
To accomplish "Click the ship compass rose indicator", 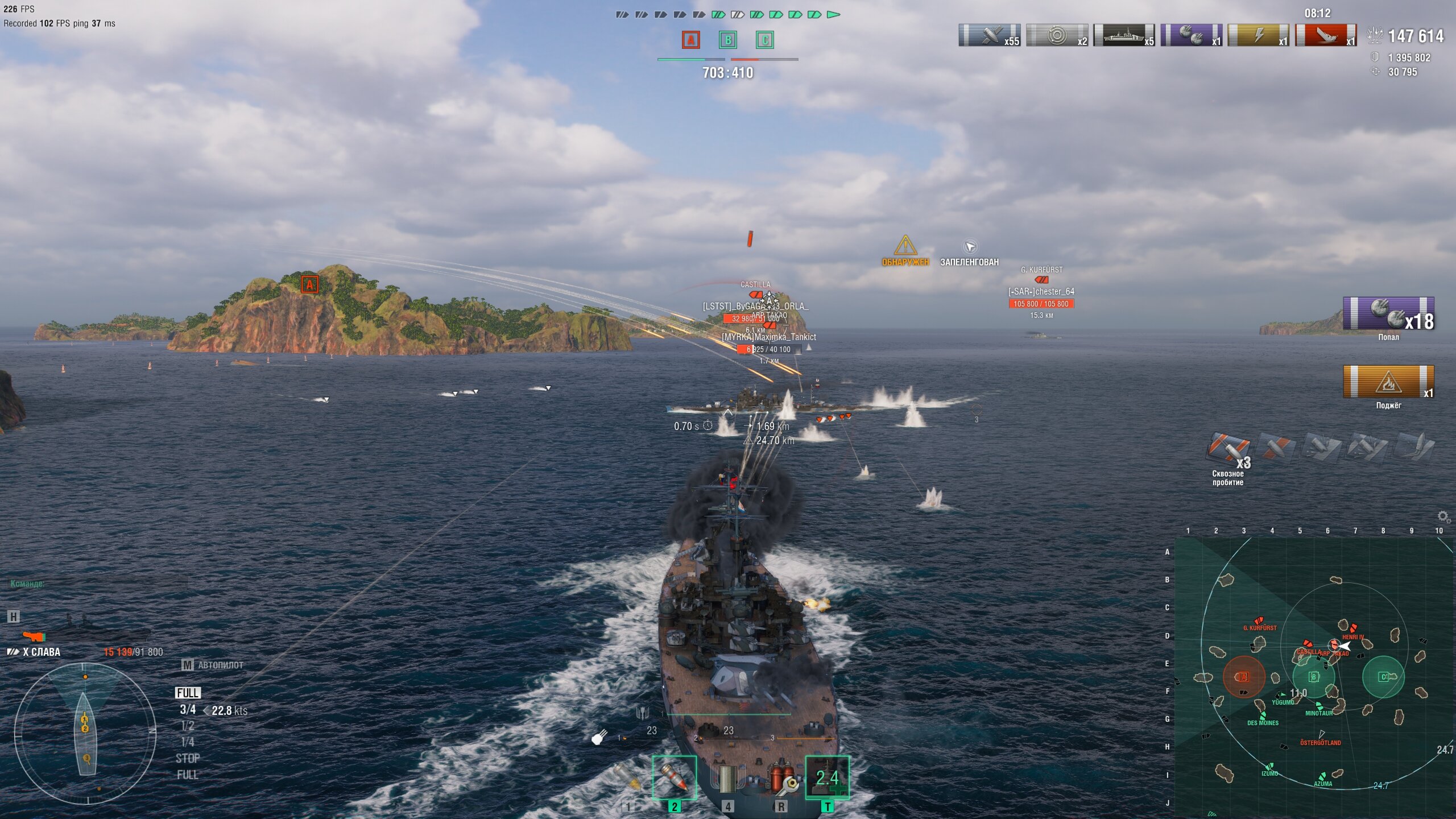I will (85, 734).
